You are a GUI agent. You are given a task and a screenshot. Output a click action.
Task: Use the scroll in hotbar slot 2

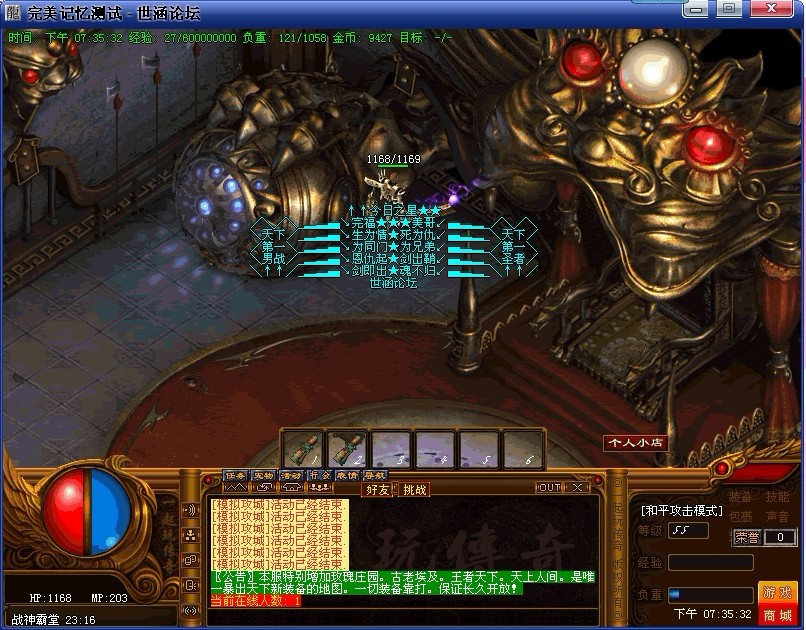click(346, 448)
